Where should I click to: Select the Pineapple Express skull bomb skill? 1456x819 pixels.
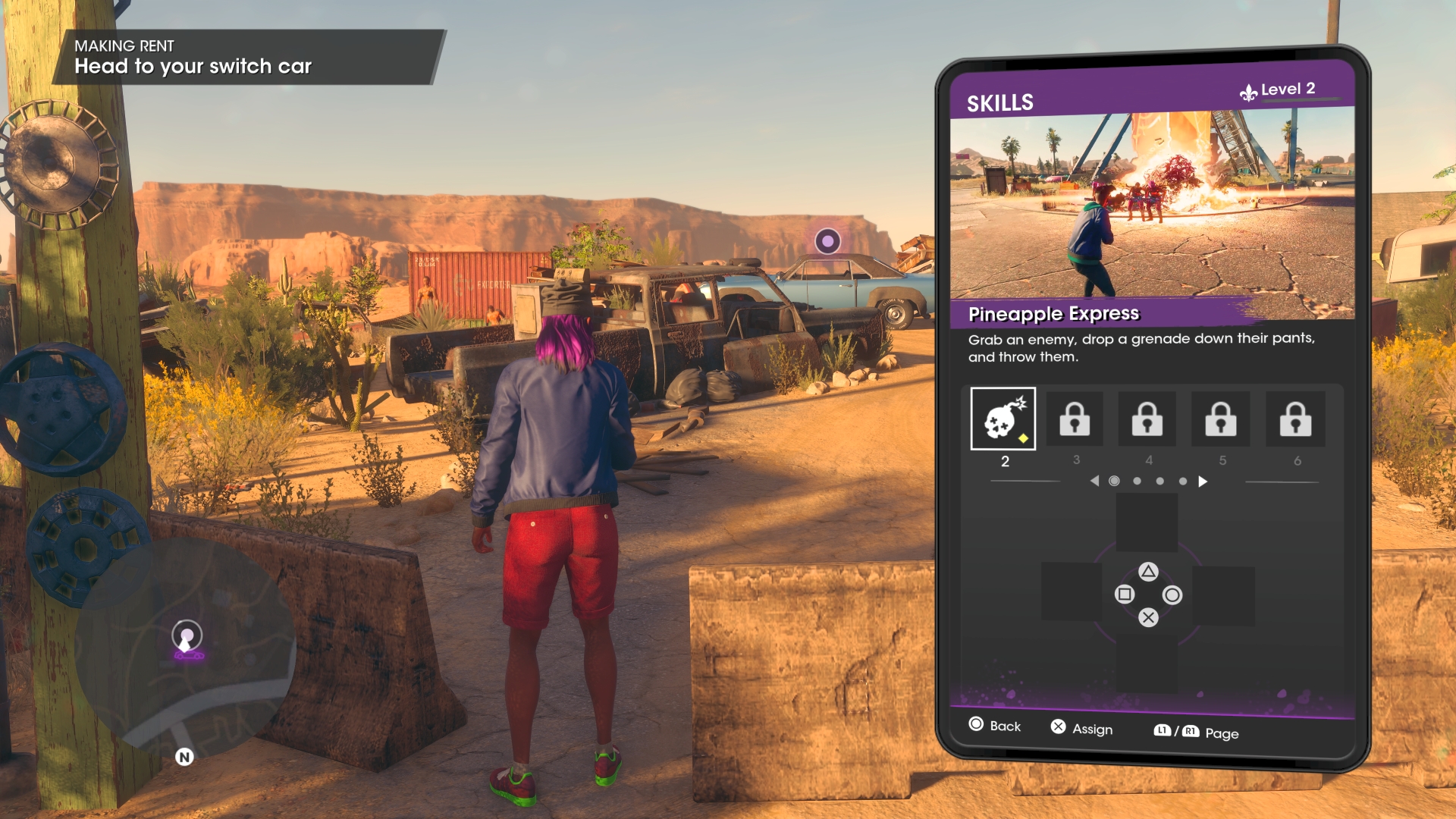1003,419
